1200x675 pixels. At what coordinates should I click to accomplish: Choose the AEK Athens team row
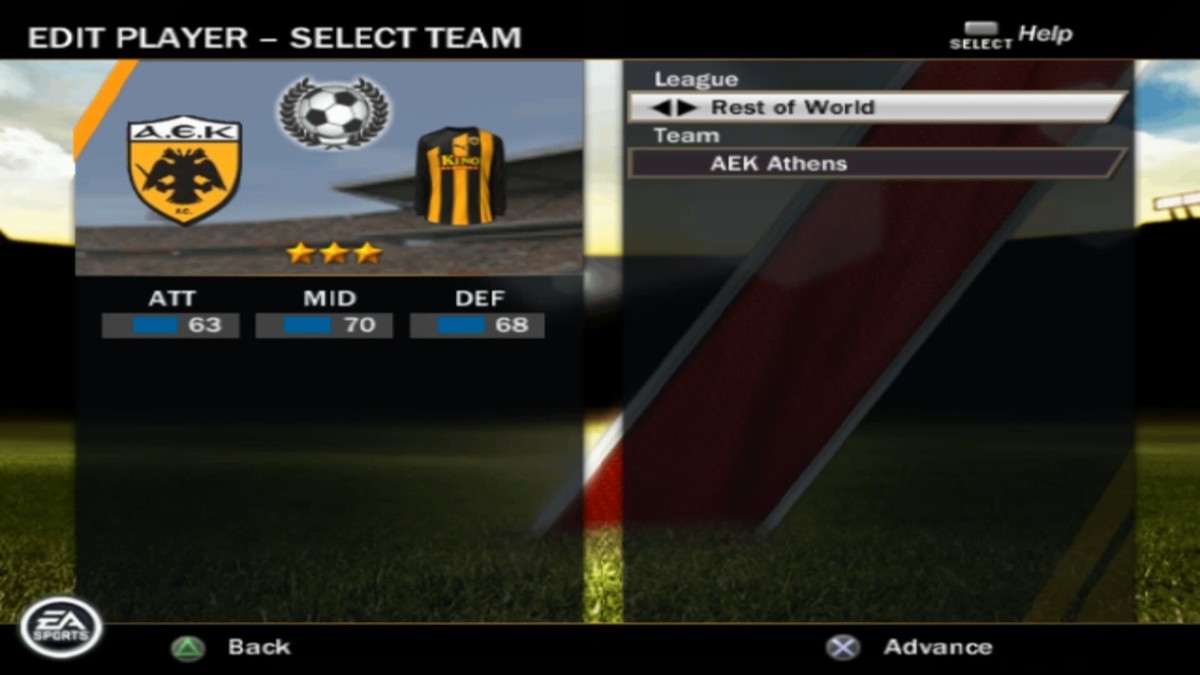(877, 163)
